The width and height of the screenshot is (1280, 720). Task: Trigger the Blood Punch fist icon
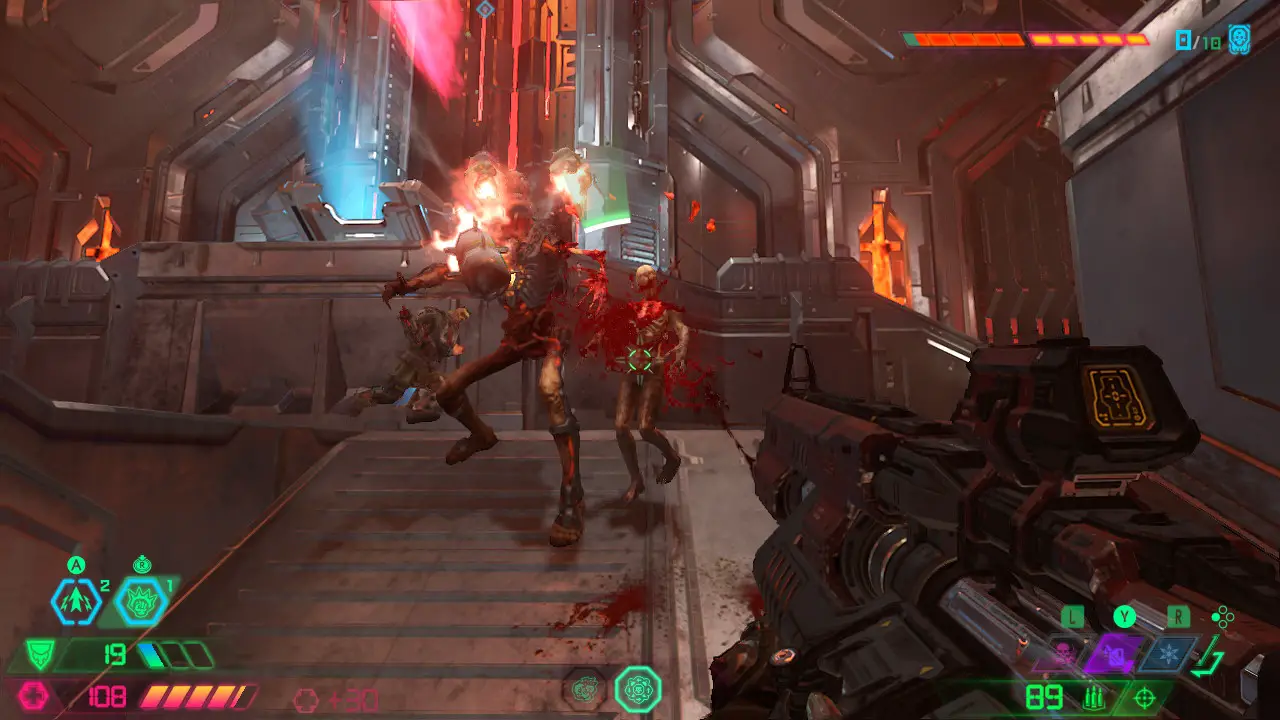coord(139,601)
